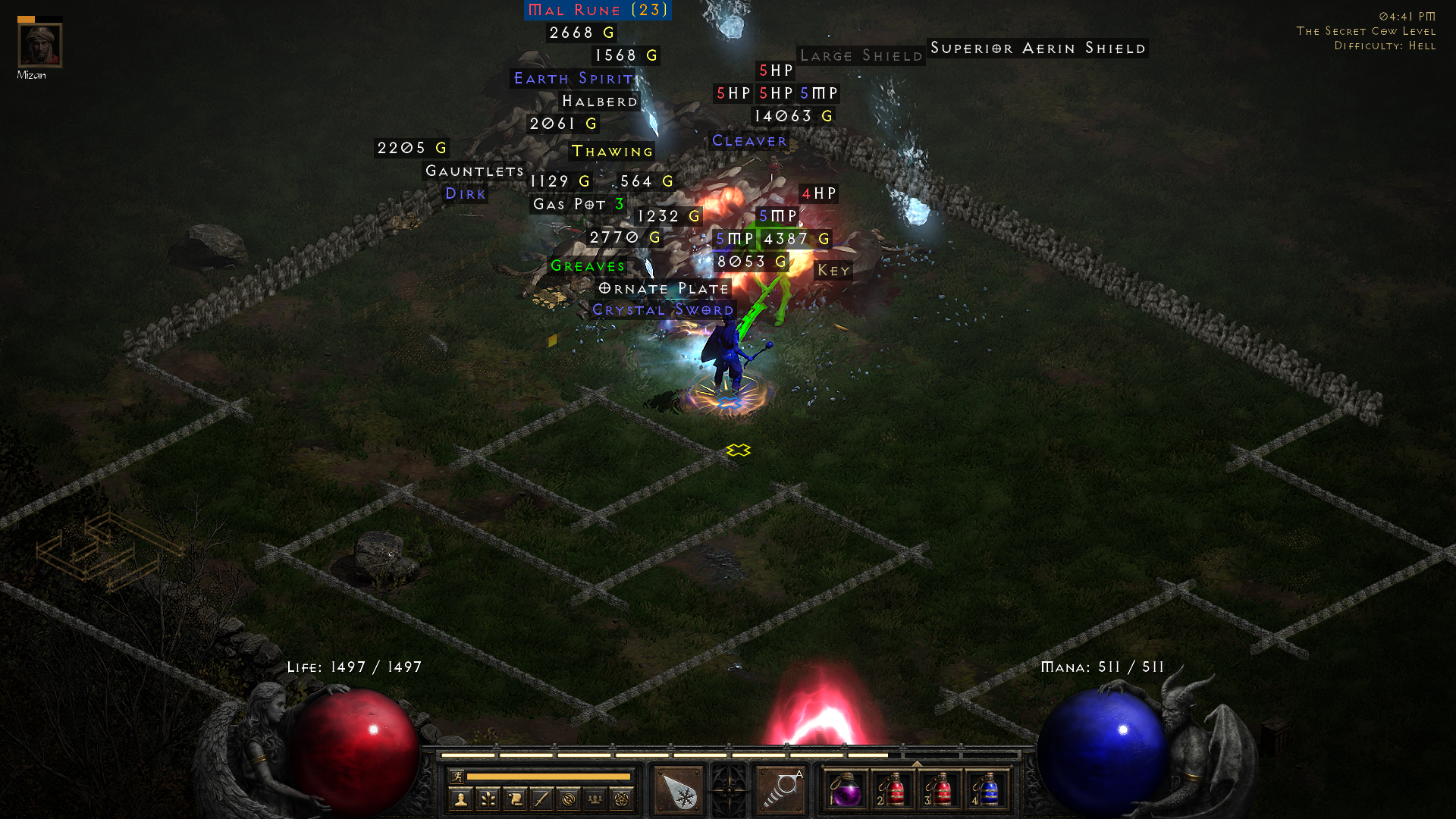
Task: Pick up the Key
Action: [x=834, y=270]
